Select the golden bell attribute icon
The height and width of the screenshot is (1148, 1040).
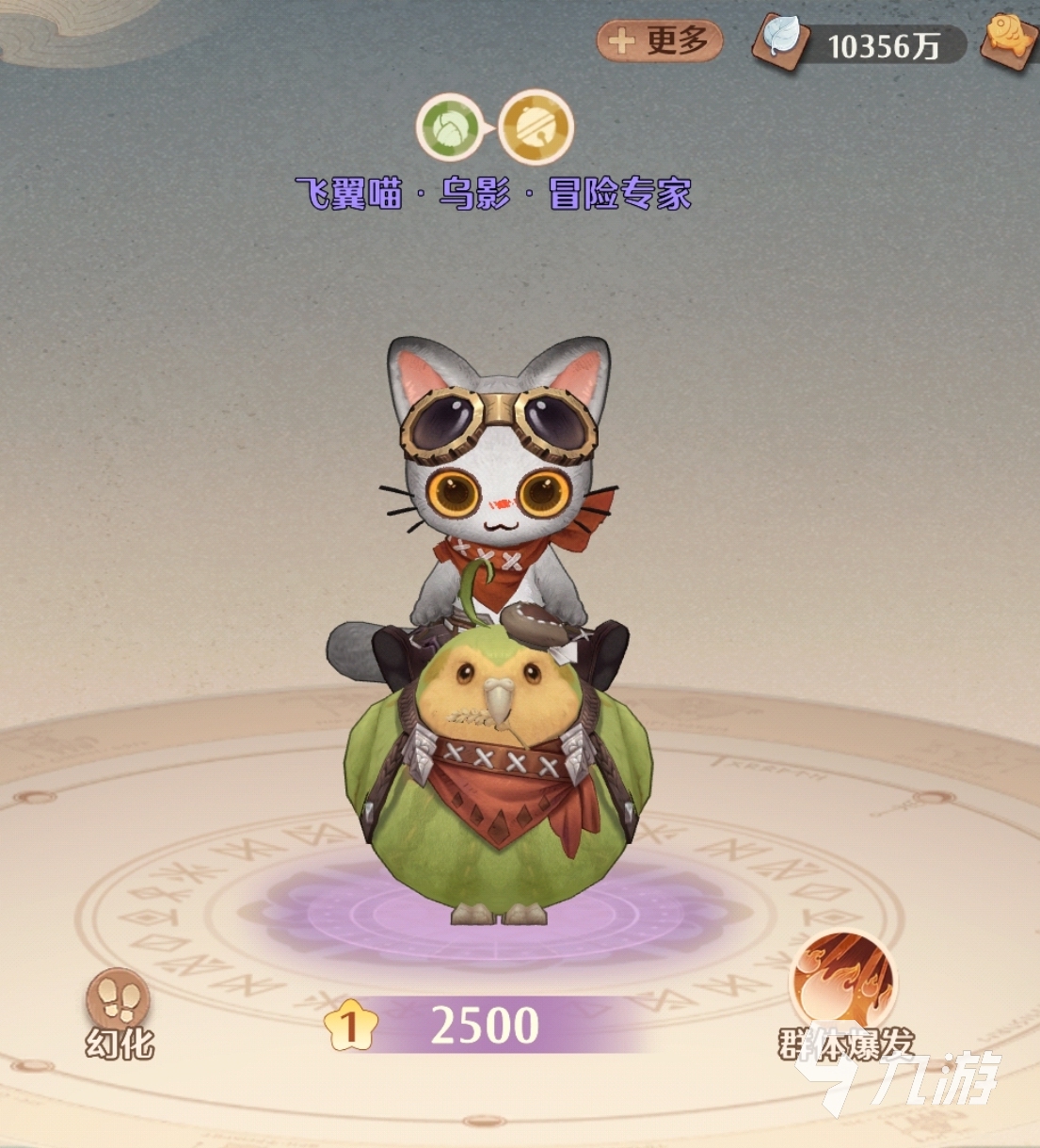click(536, 127)
